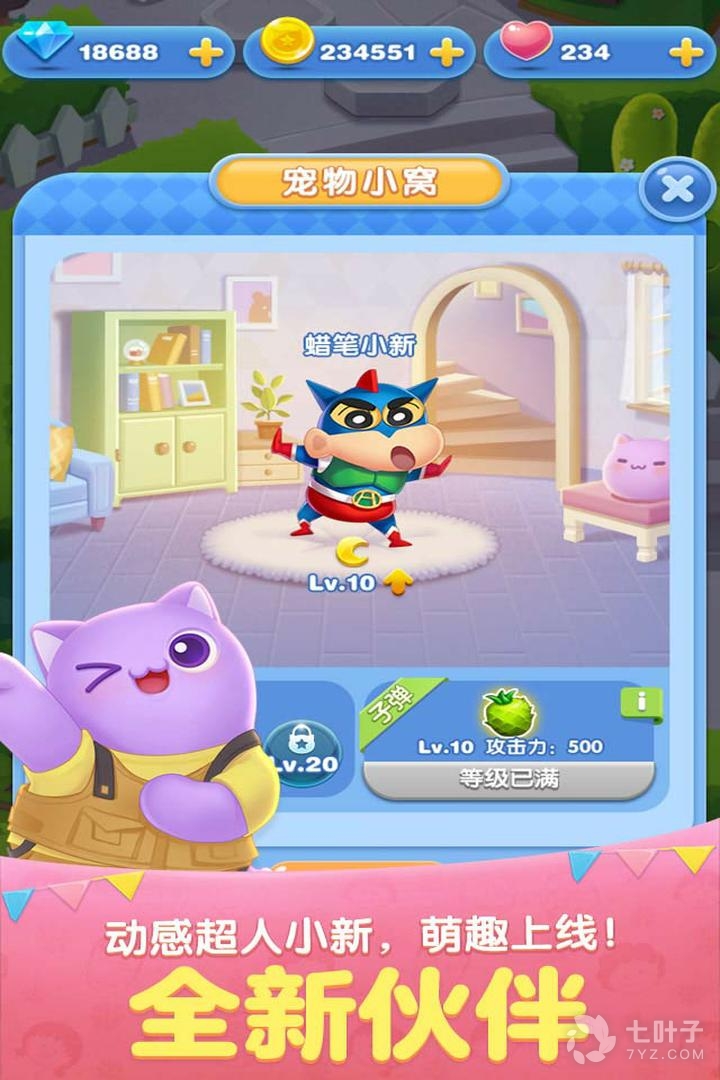Add more diamonds with the plus button

coord(206,52)
